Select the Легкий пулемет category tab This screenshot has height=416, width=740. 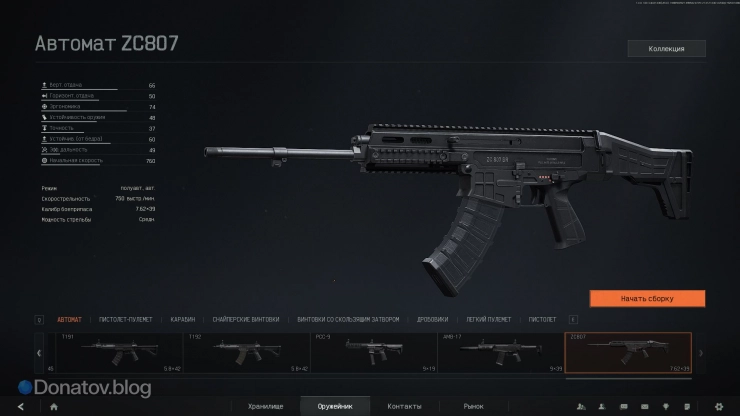(489, 319)
